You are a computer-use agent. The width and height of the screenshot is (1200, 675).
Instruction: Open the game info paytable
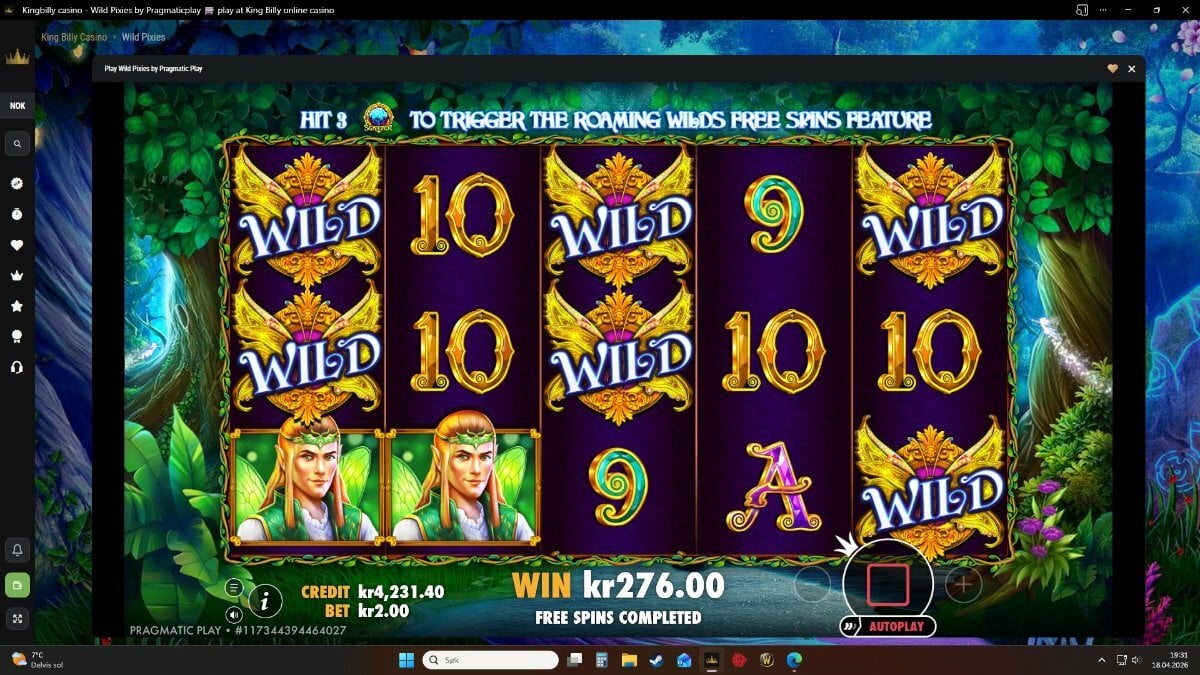(265, 600)
